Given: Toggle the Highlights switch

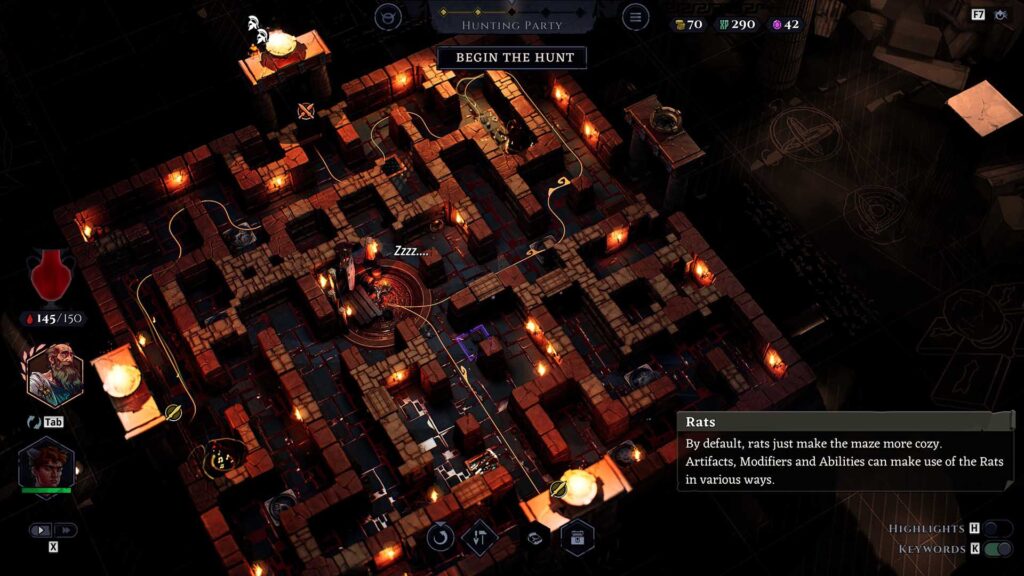Looking at the screenshot, I should coord(997,528).
